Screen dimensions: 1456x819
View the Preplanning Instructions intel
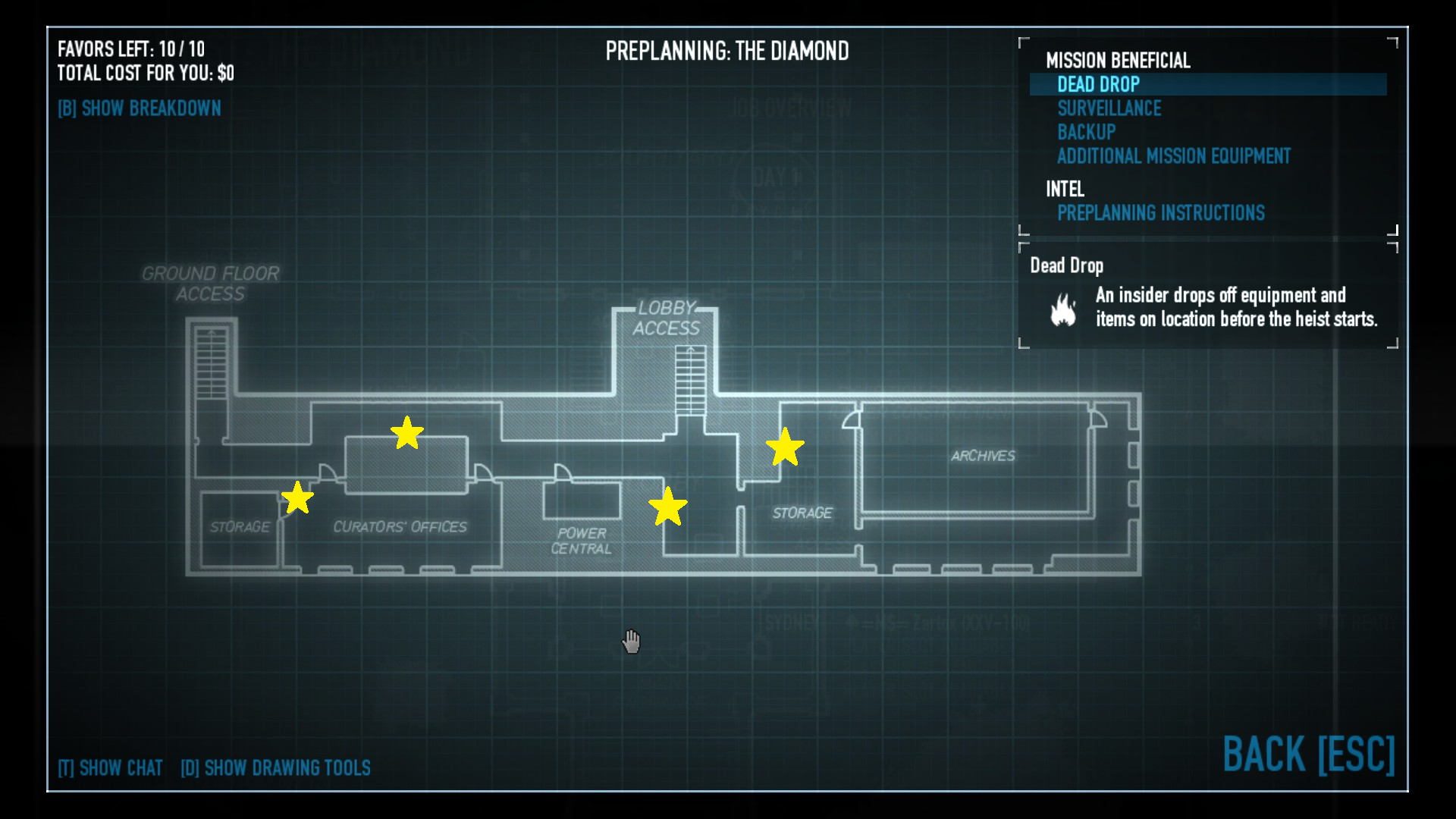pyautogui.click(x=1160, y=213)
